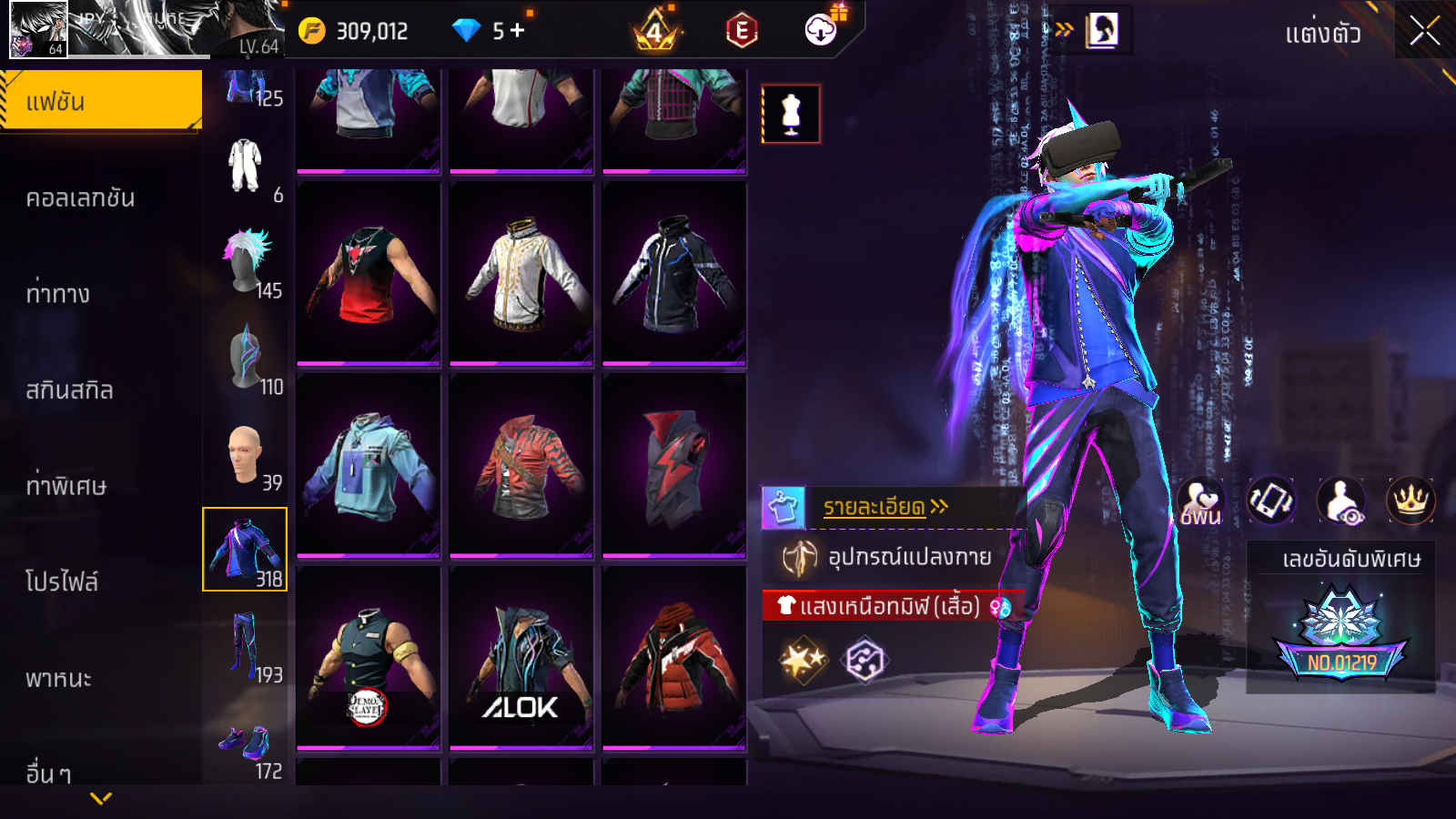Switch to the แฟชั่น tab
Screen dimensions: 1456x819
click(101, 102)
